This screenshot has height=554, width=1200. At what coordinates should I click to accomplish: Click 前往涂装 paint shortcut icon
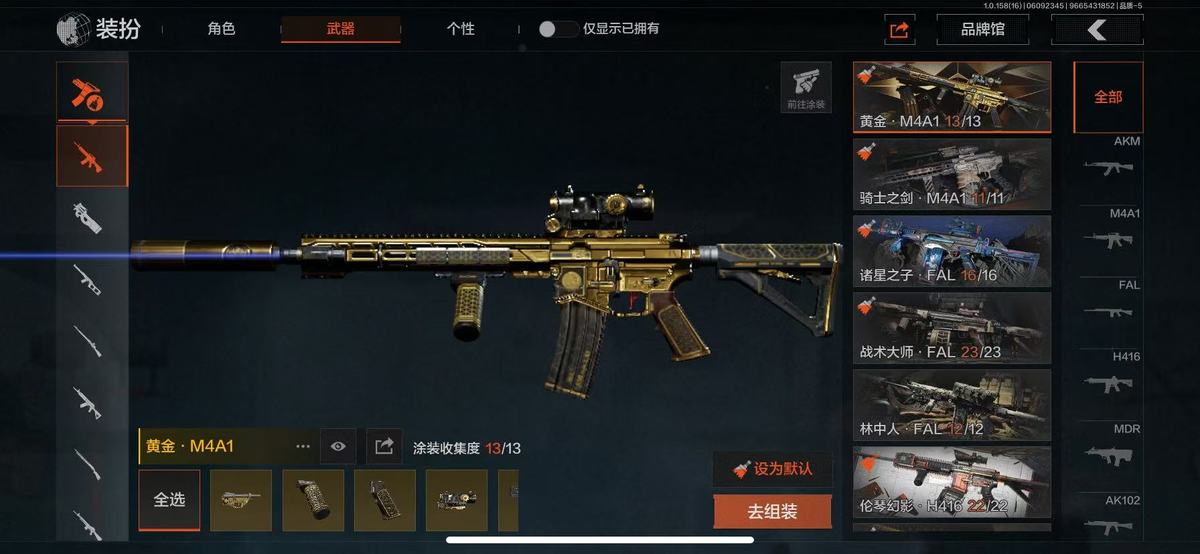click(806, 87)
